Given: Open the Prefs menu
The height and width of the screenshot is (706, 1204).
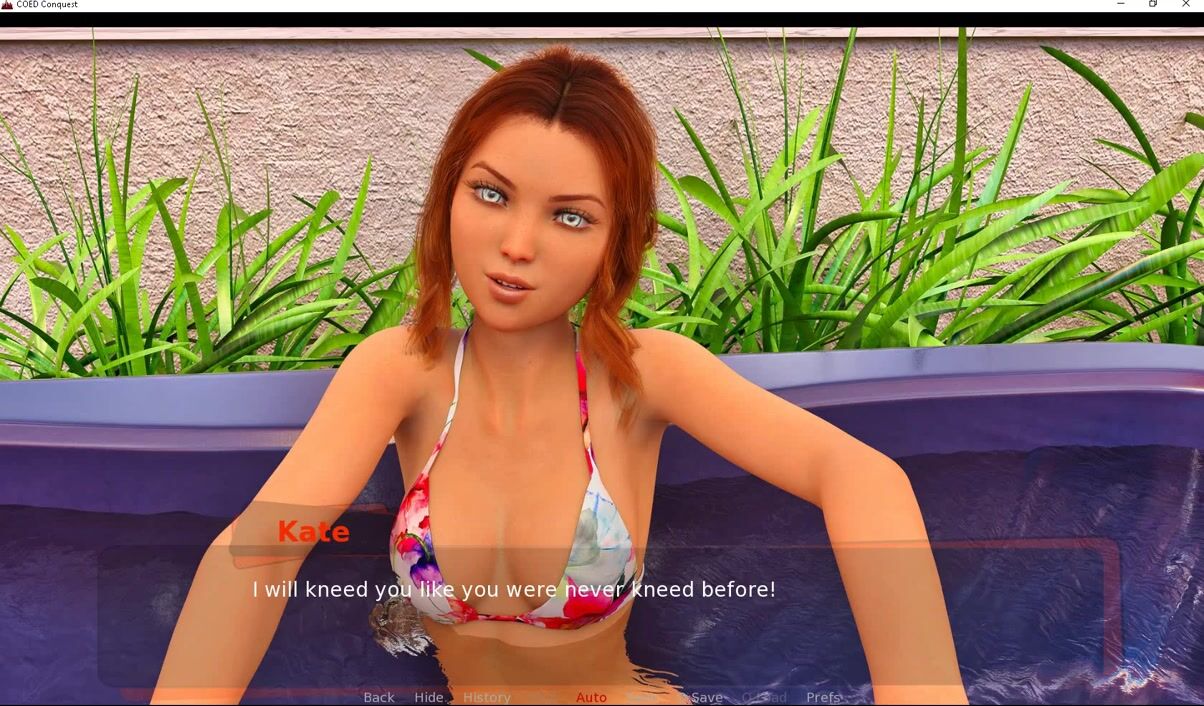Looking at the screenshot, I should click(x=823, y=697).
